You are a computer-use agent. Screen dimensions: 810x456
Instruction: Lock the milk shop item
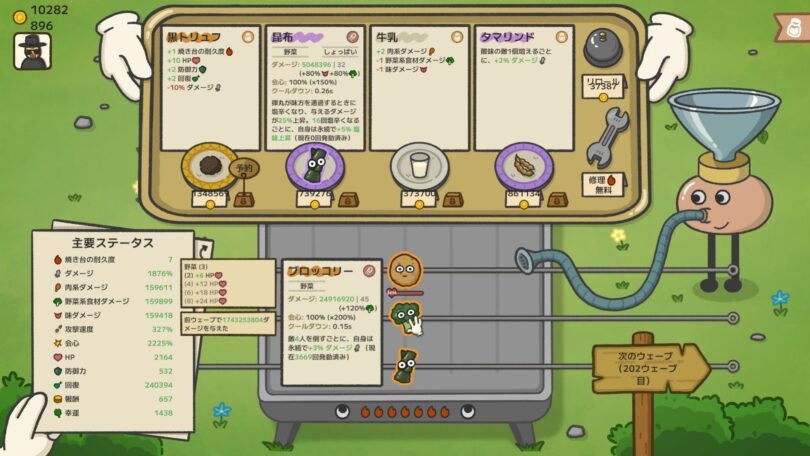pyautogui.click(x=452, y=199)
